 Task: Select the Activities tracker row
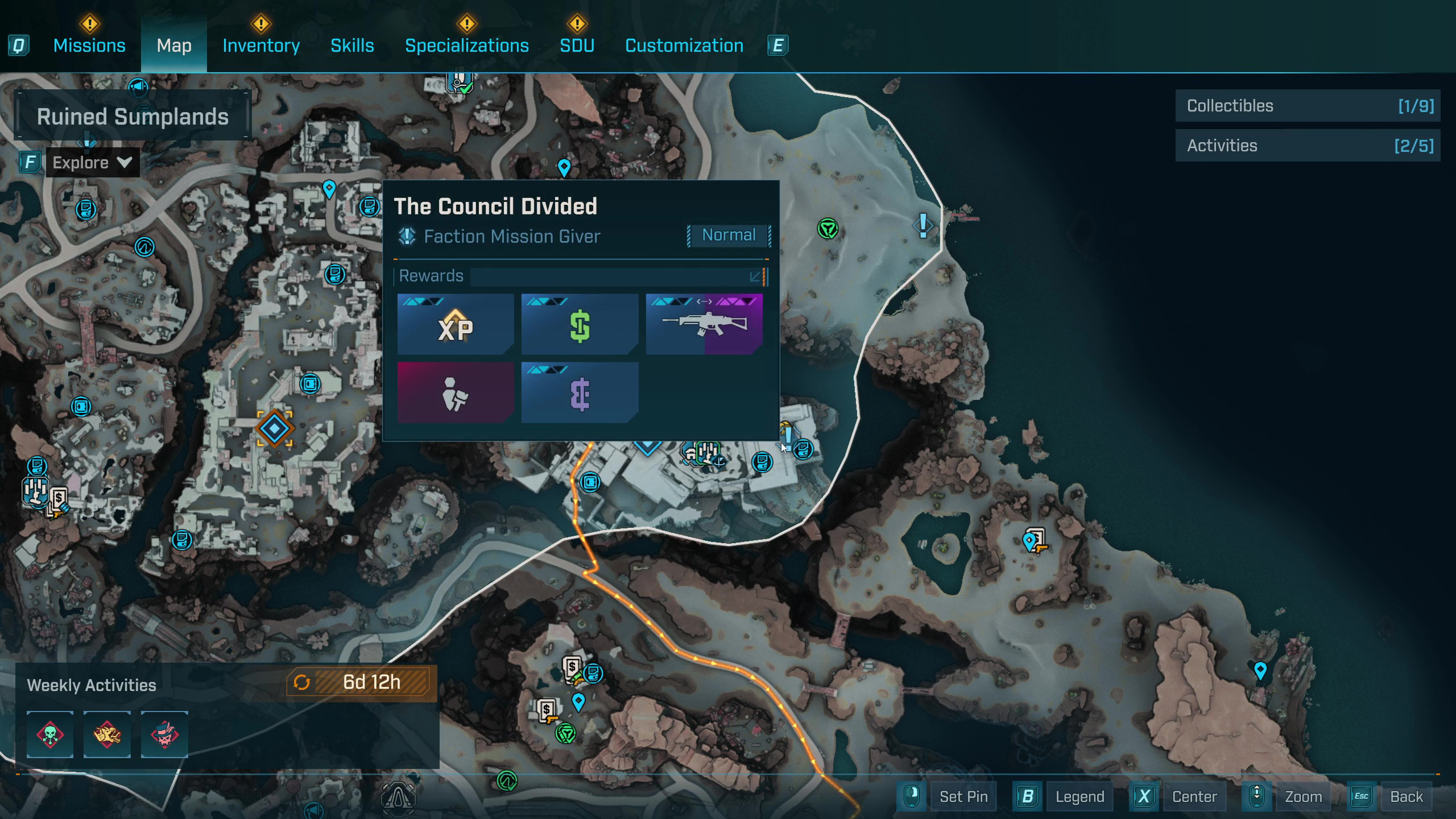(x=1308, y=146)
